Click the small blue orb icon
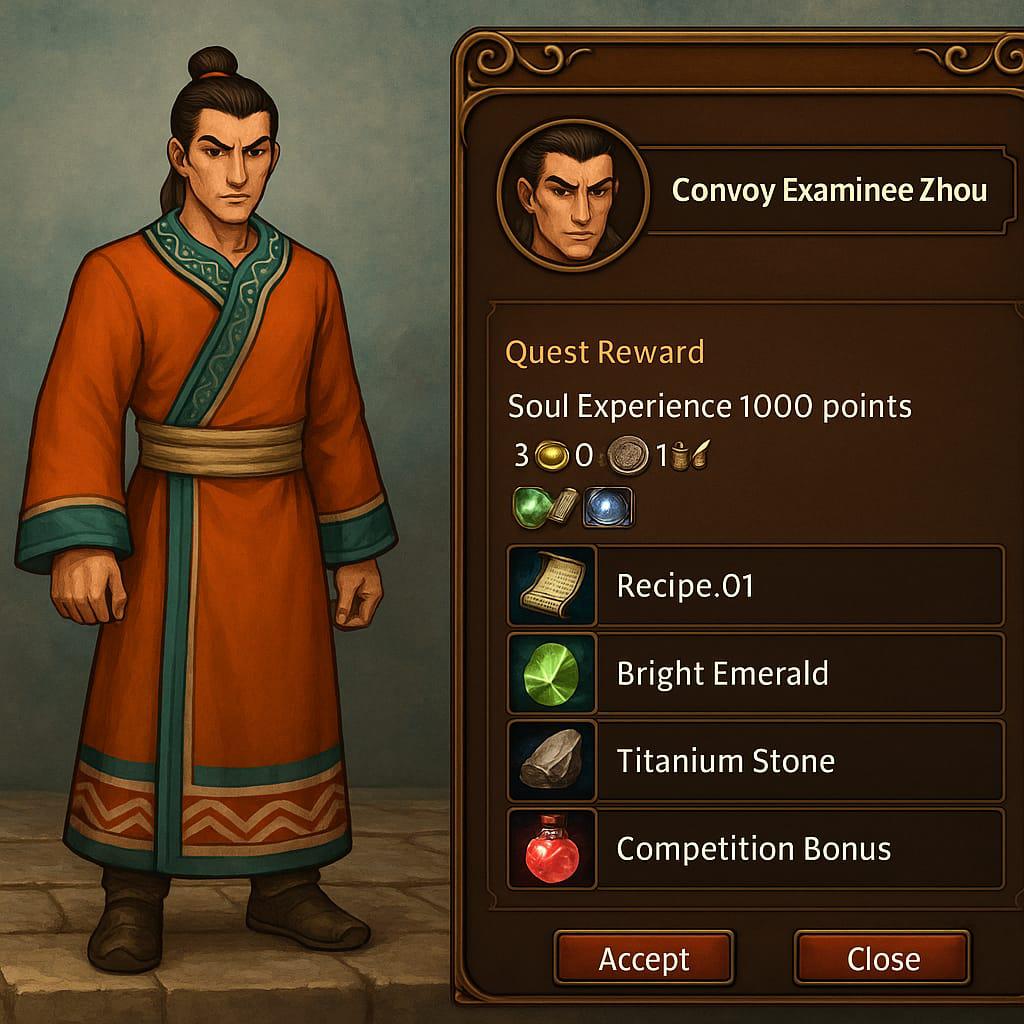The height and width of the screenshot is (1024, 1024). (x=608, y=506)
